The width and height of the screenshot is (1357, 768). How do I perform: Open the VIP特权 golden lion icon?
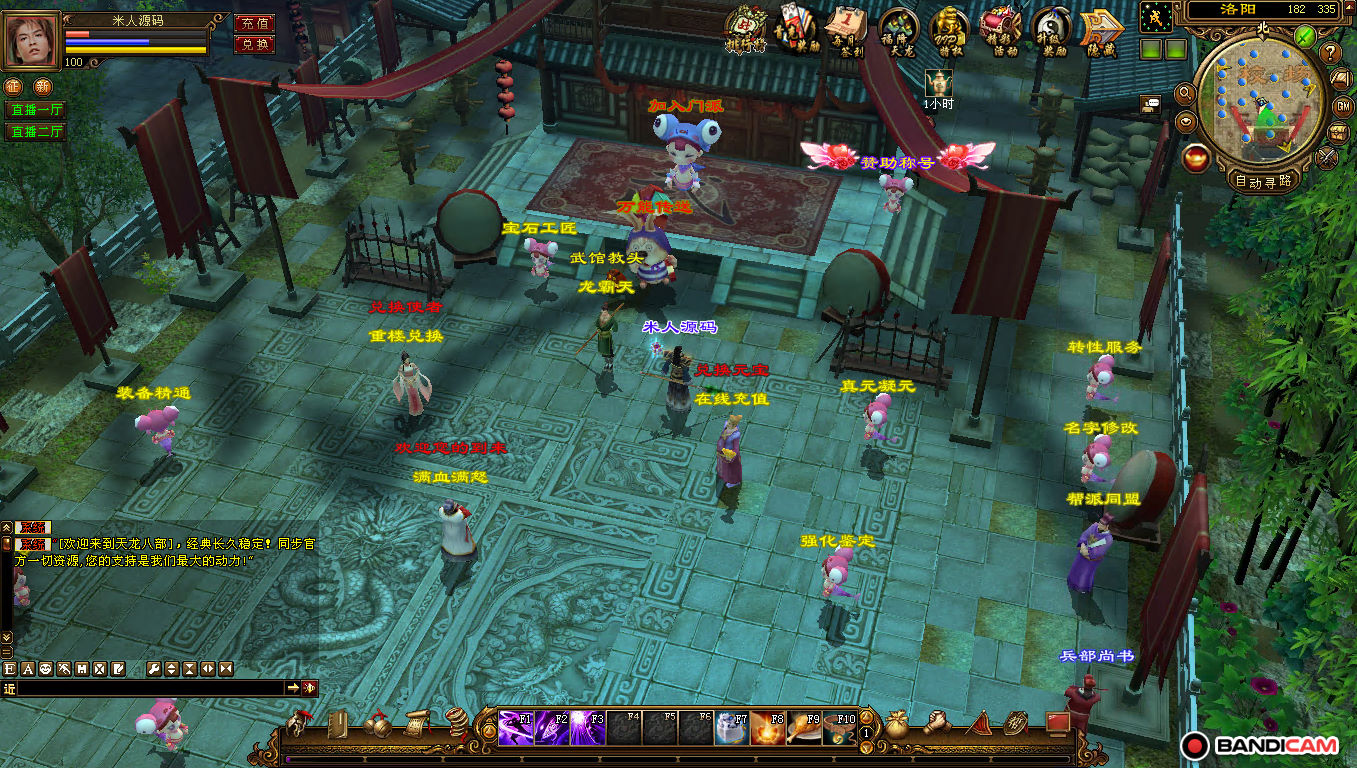[948, 29]
